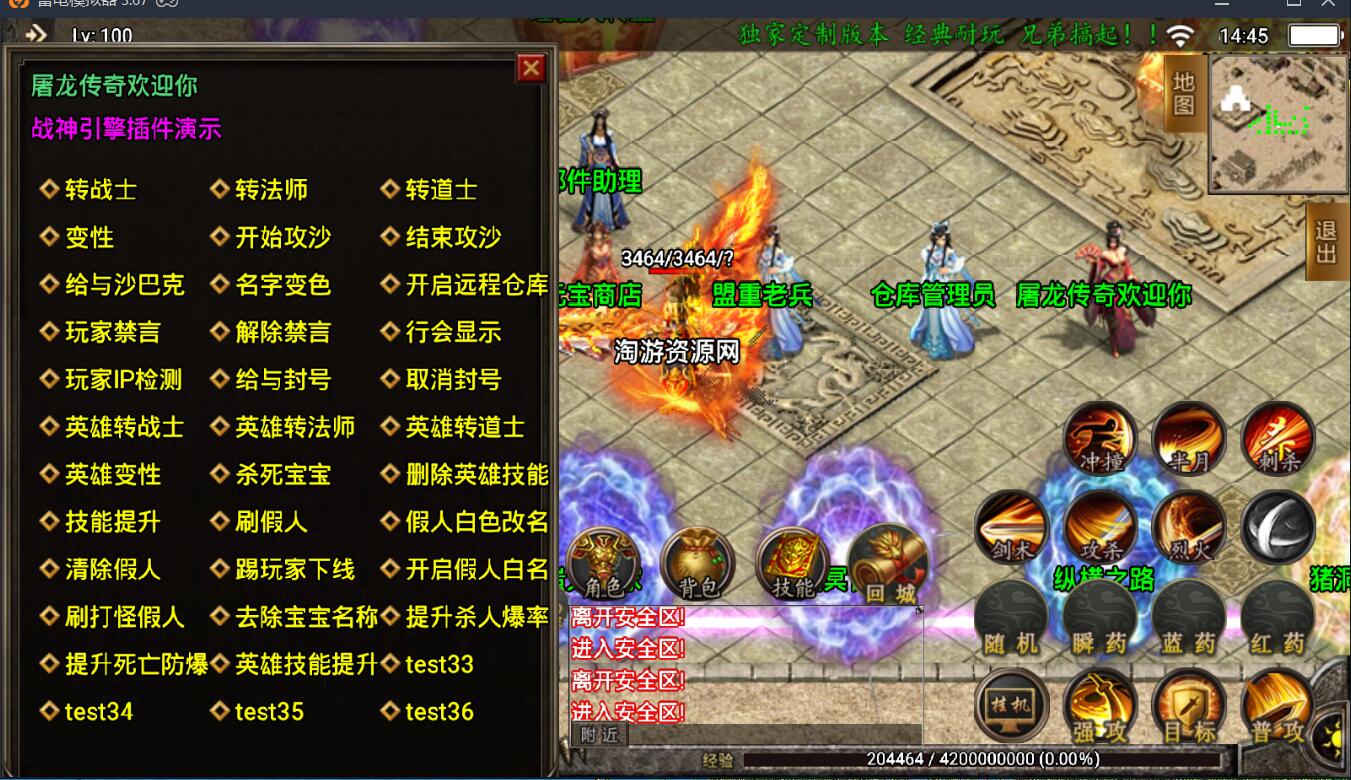
Task: Toggle 挂机 auto-battle mode
Action: pos(1011,704)
